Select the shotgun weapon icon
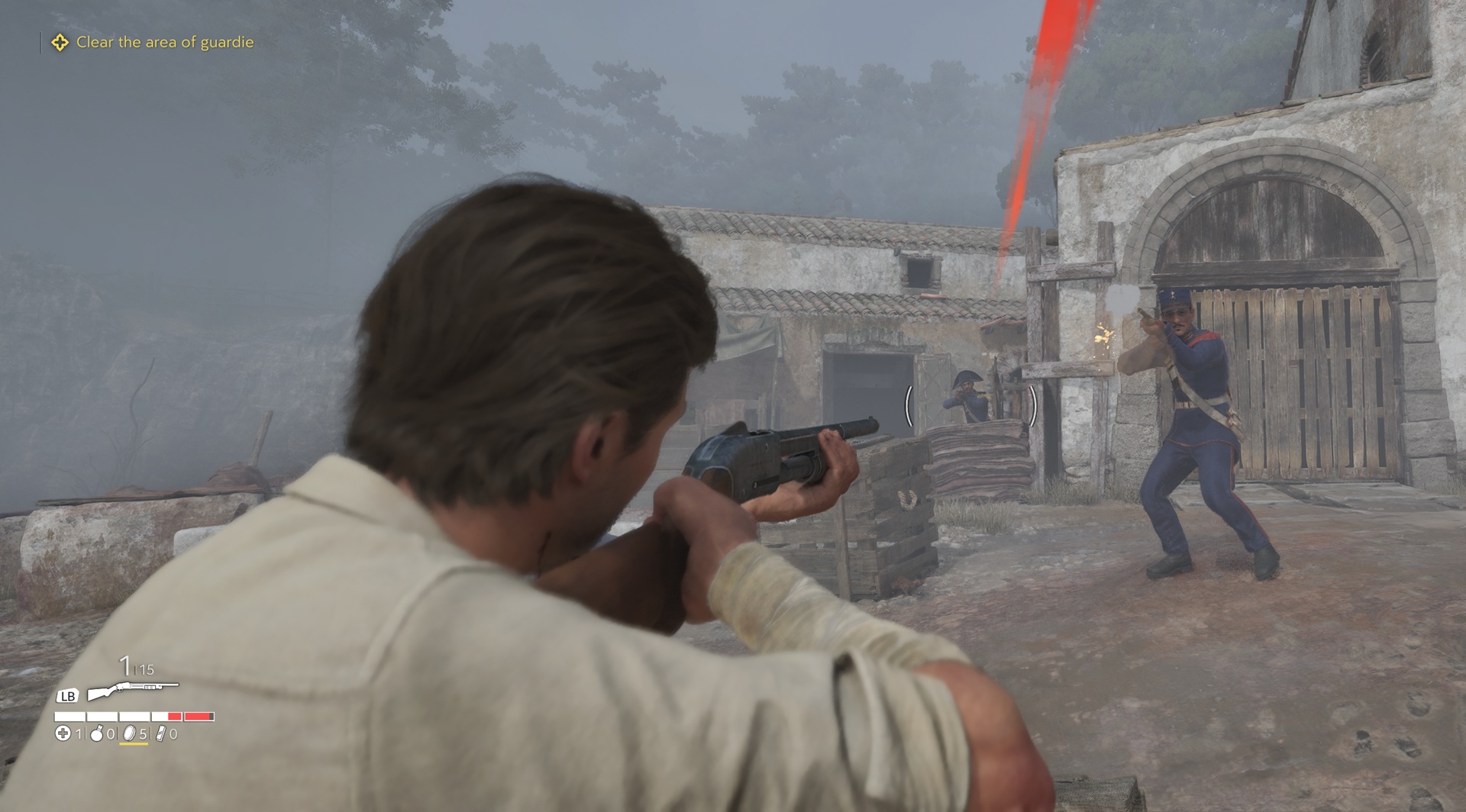 pos(132,691)
